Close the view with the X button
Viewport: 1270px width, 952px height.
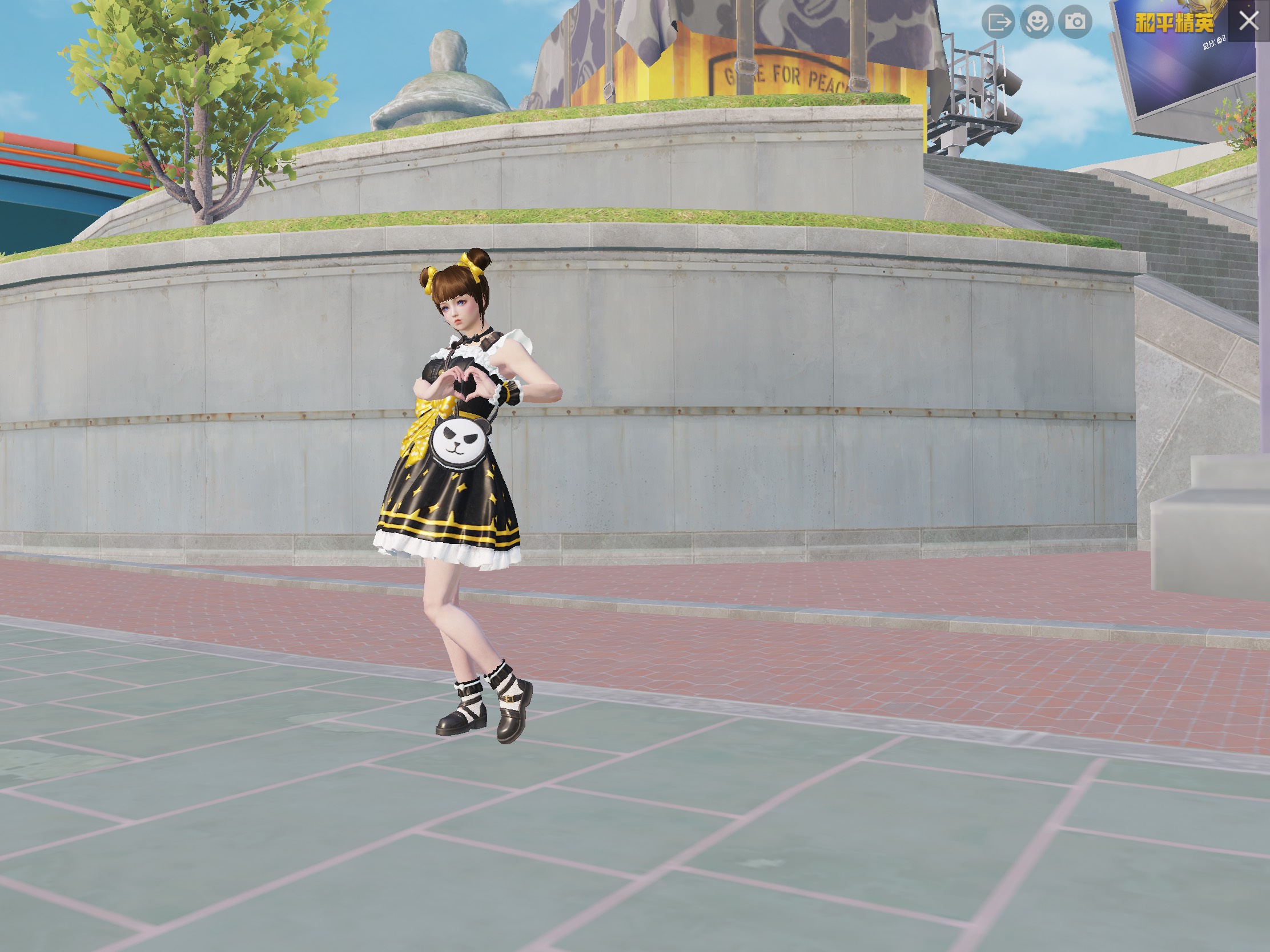pos(1248,21)
